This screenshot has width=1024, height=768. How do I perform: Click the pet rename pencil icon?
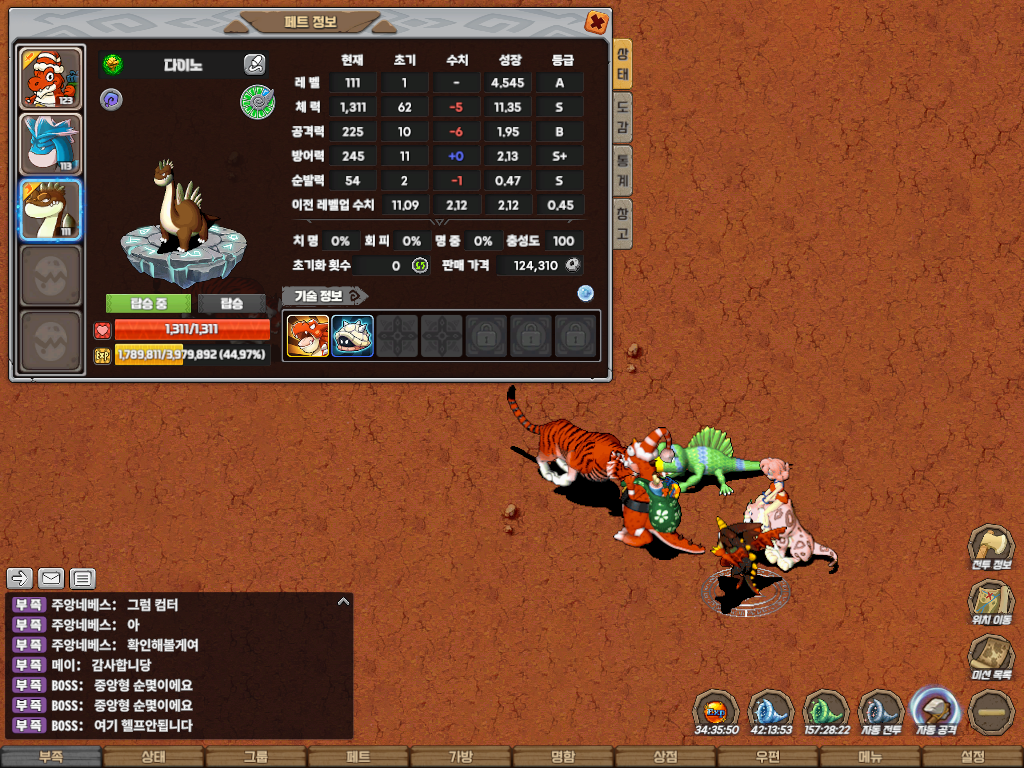[254, 65]
